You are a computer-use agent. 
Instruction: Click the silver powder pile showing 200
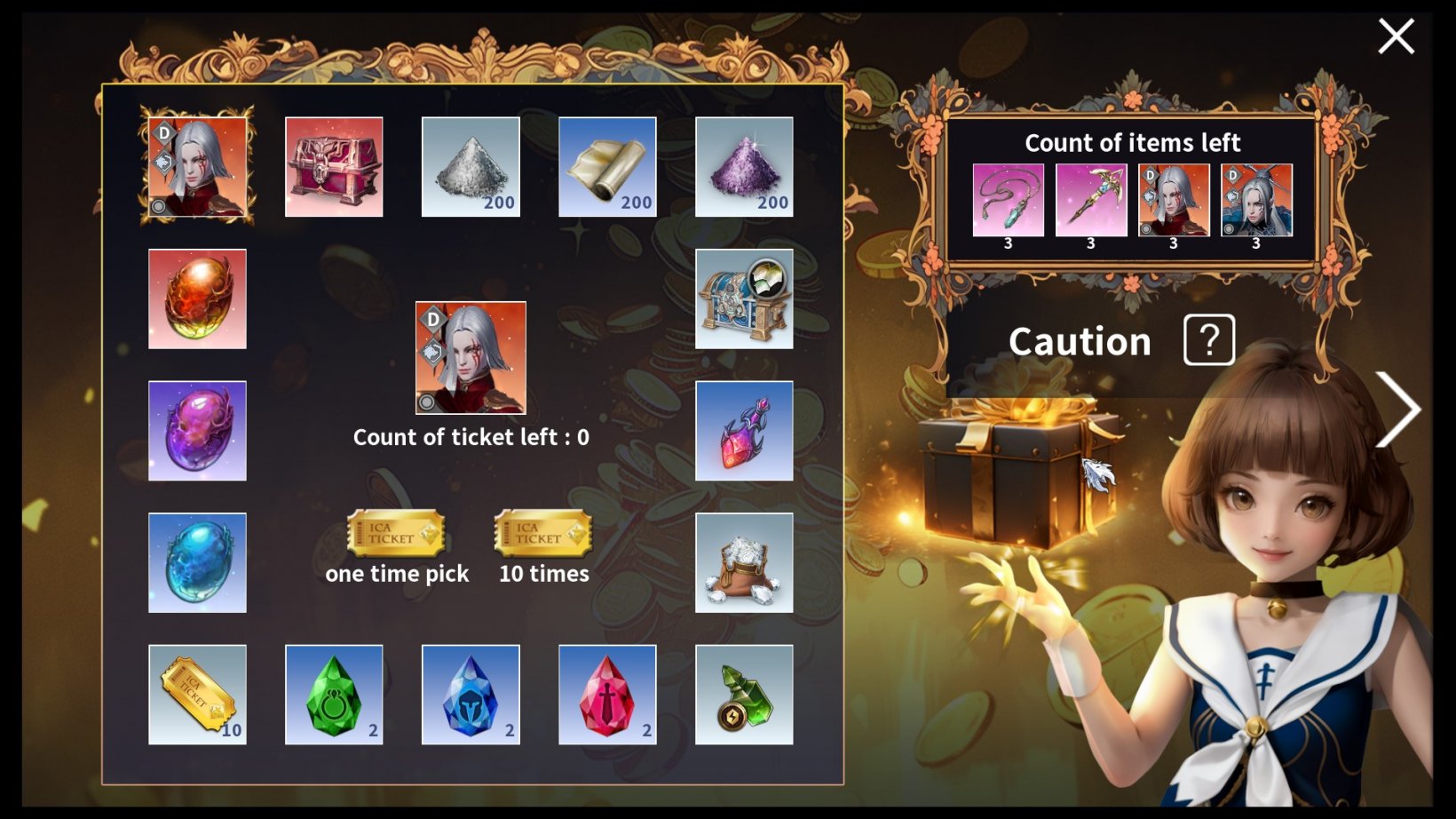(x=471, y=167)
